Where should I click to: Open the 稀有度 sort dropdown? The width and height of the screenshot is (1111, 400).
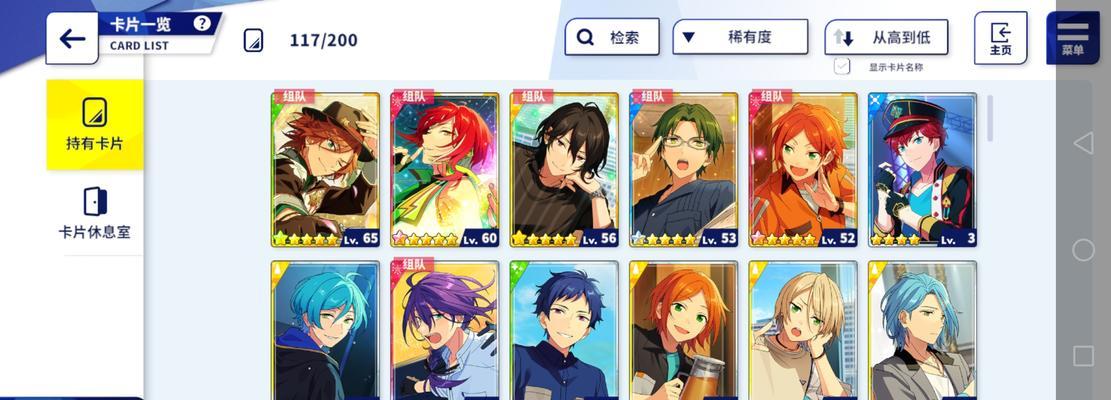740,37
